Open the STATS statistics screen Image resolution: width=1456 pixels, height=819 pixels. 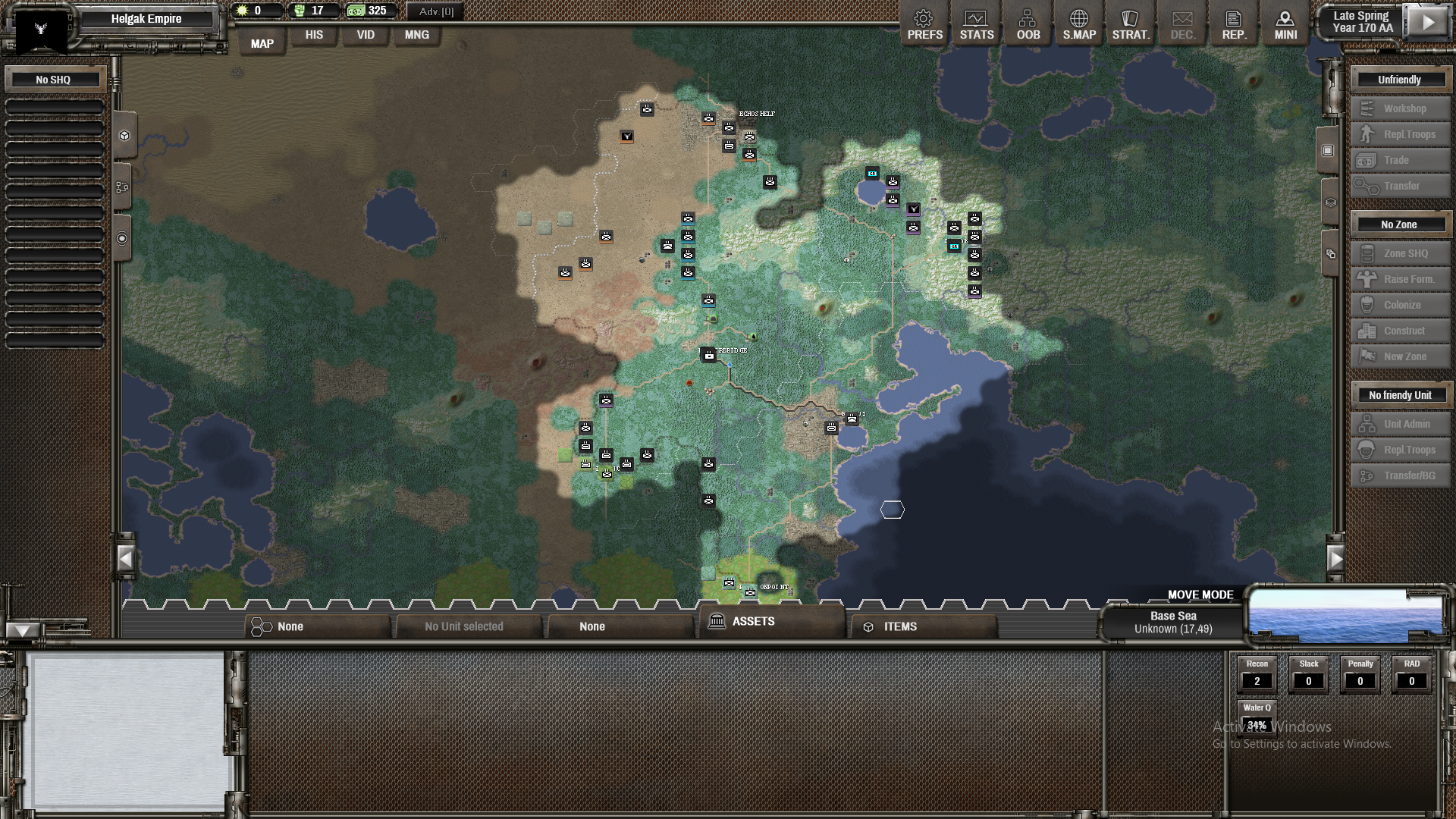976,23
